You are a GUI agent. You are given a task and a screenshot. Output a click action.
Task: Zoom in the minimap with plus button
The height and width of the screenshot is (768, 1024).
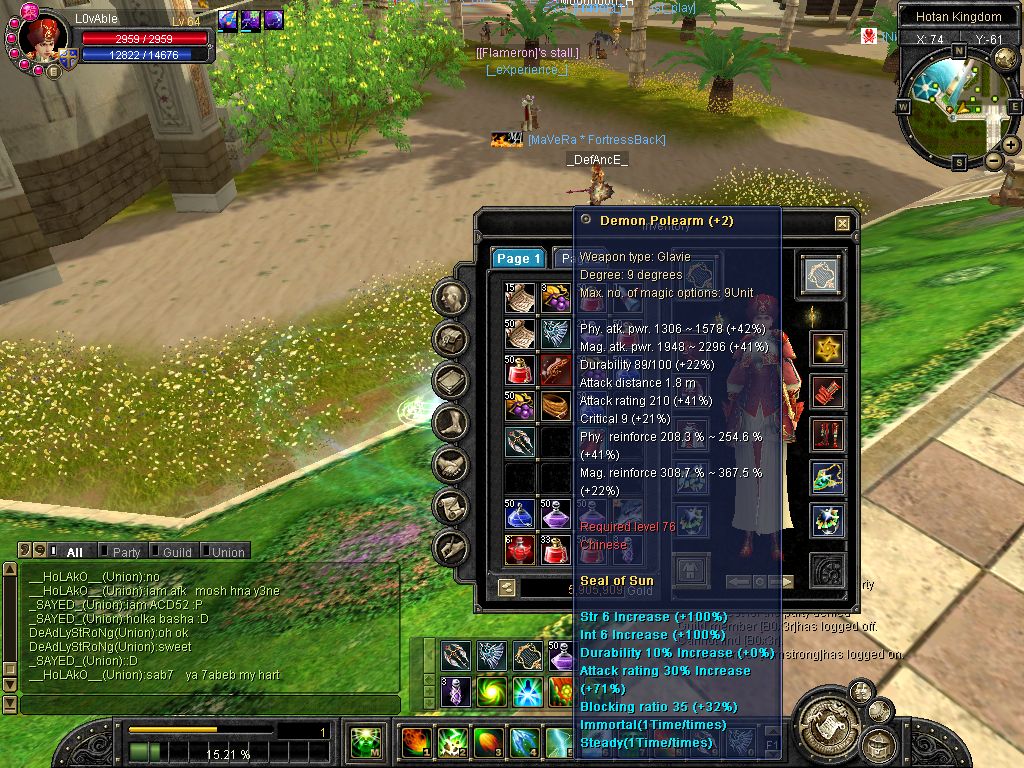[x=1011, y=145]
